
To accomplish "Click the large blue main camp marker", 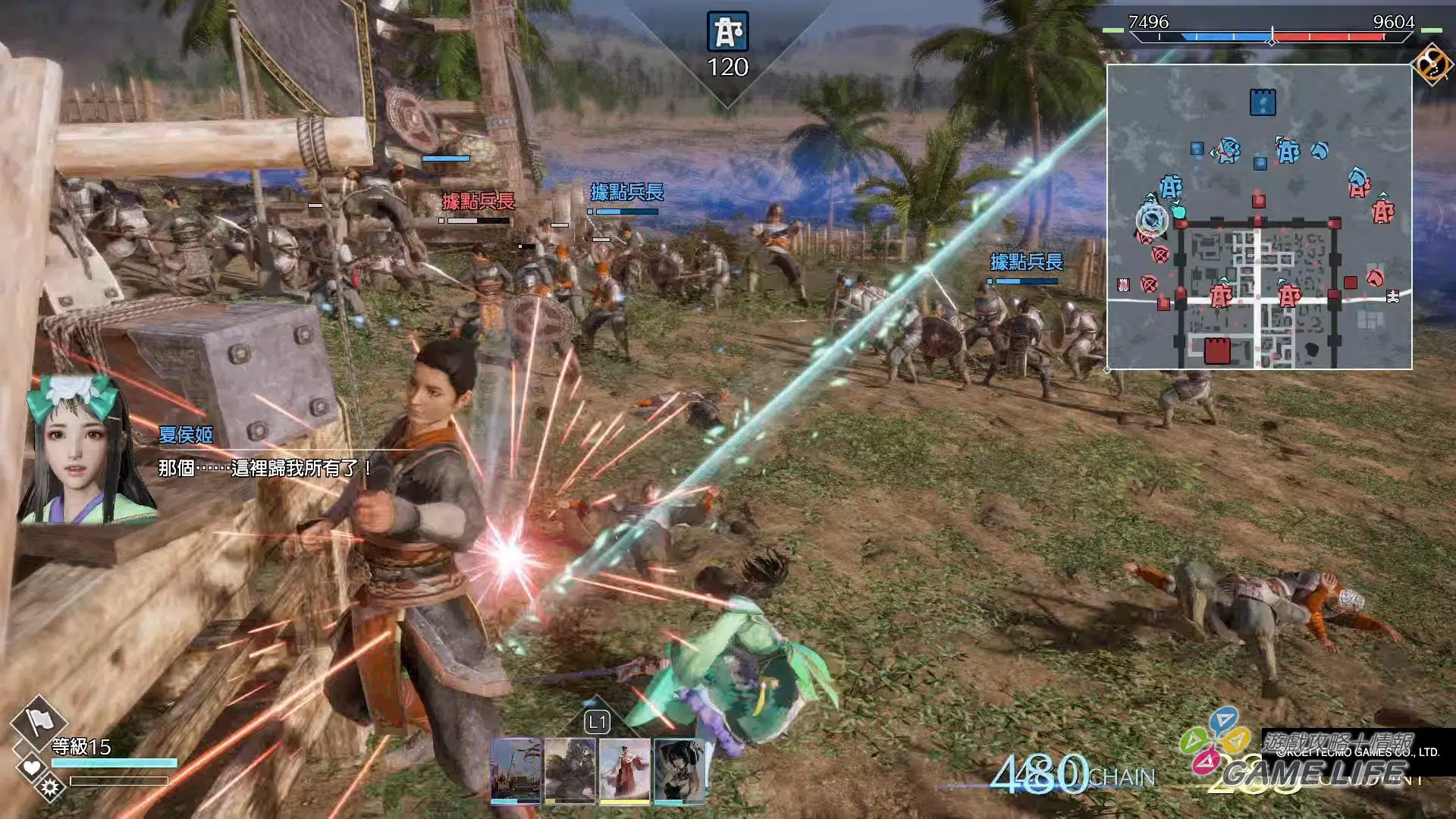I will (x=1263, y=102).
